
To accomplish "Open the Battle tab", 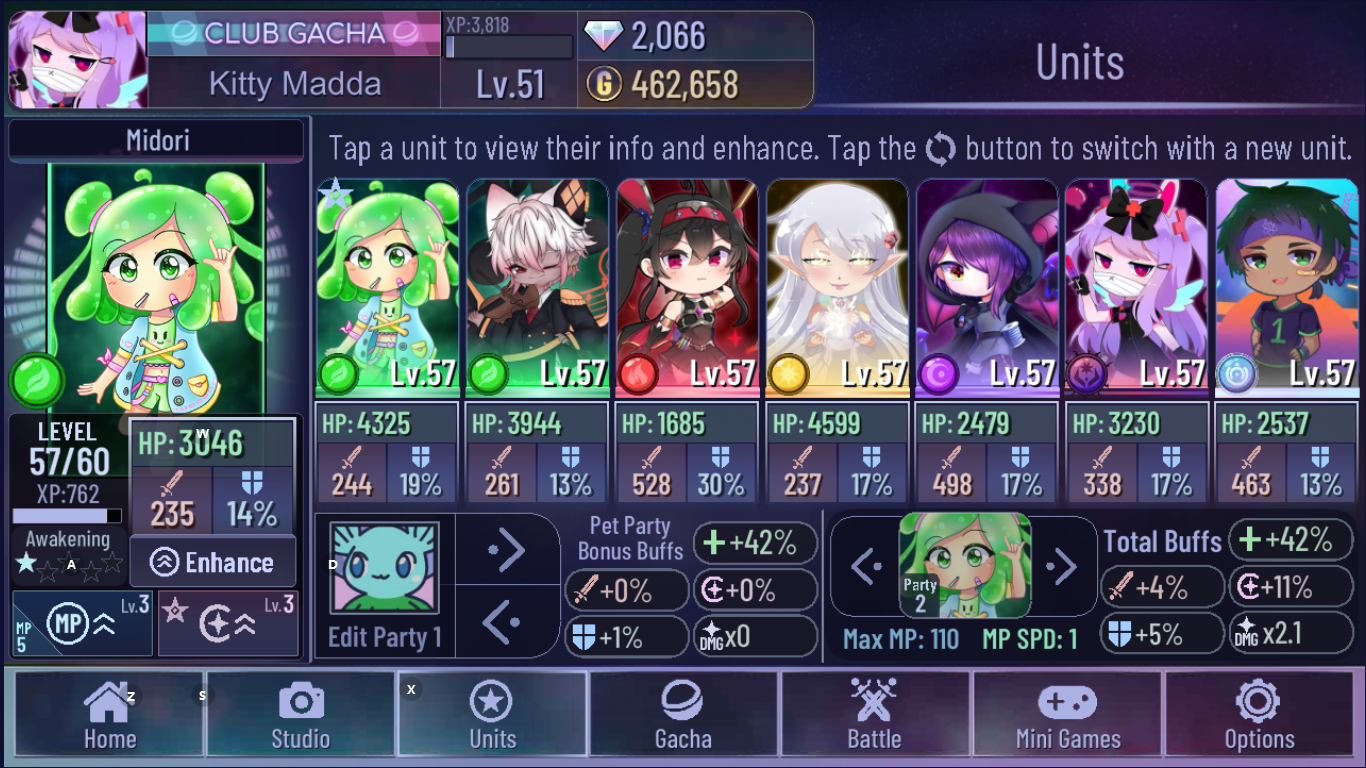I will [x=875, y=714].
